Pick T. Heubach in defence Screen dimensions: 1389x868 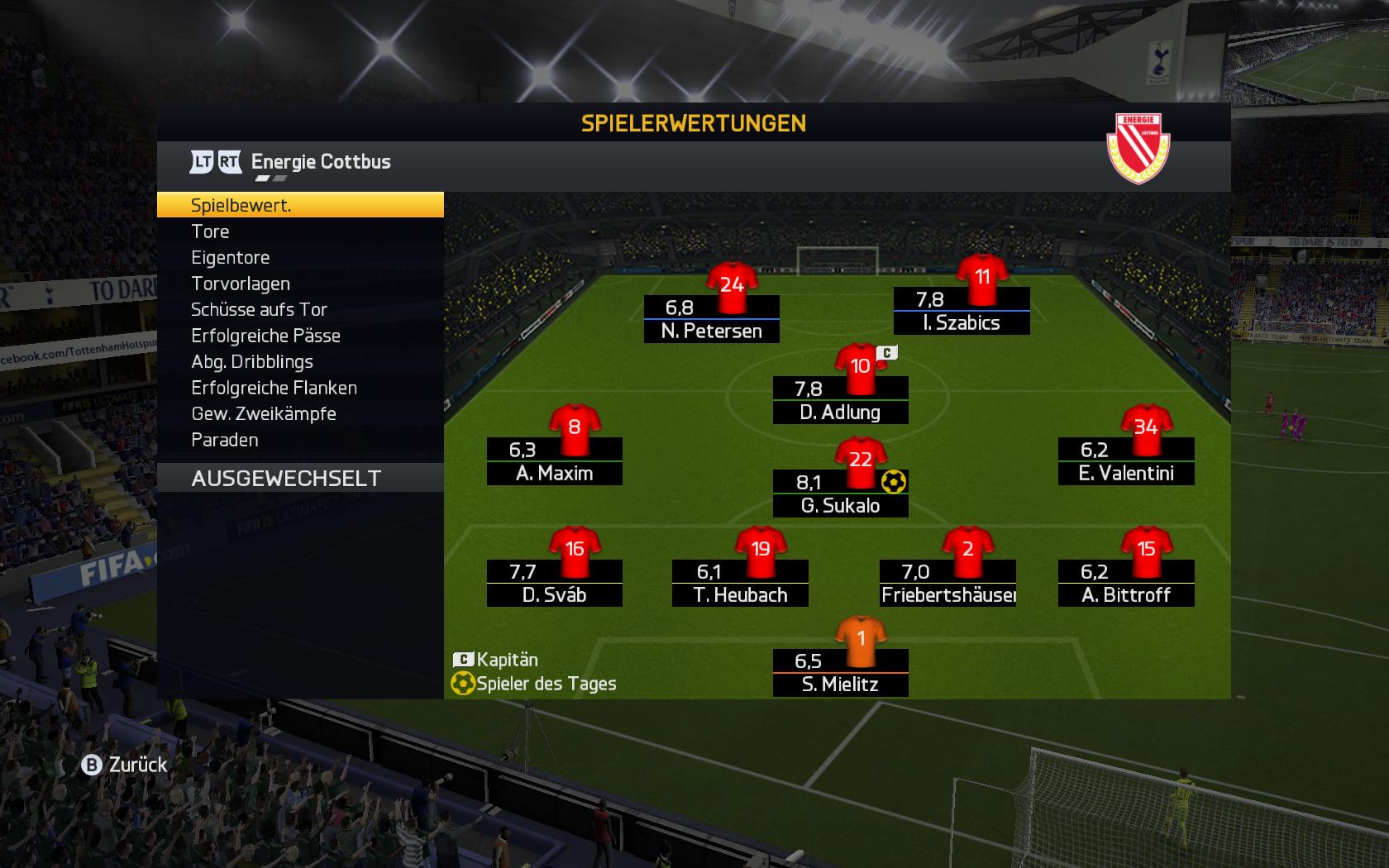(x=740, y=583)
